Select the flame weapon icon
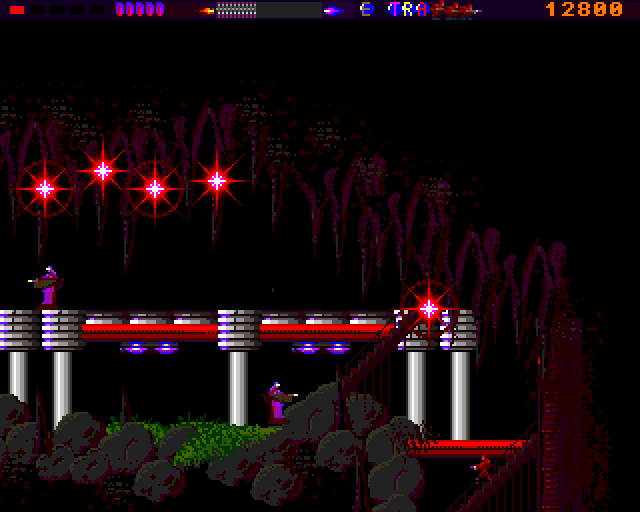The height and width of the screenshot is (512, 640). click(x=208, y=10)
